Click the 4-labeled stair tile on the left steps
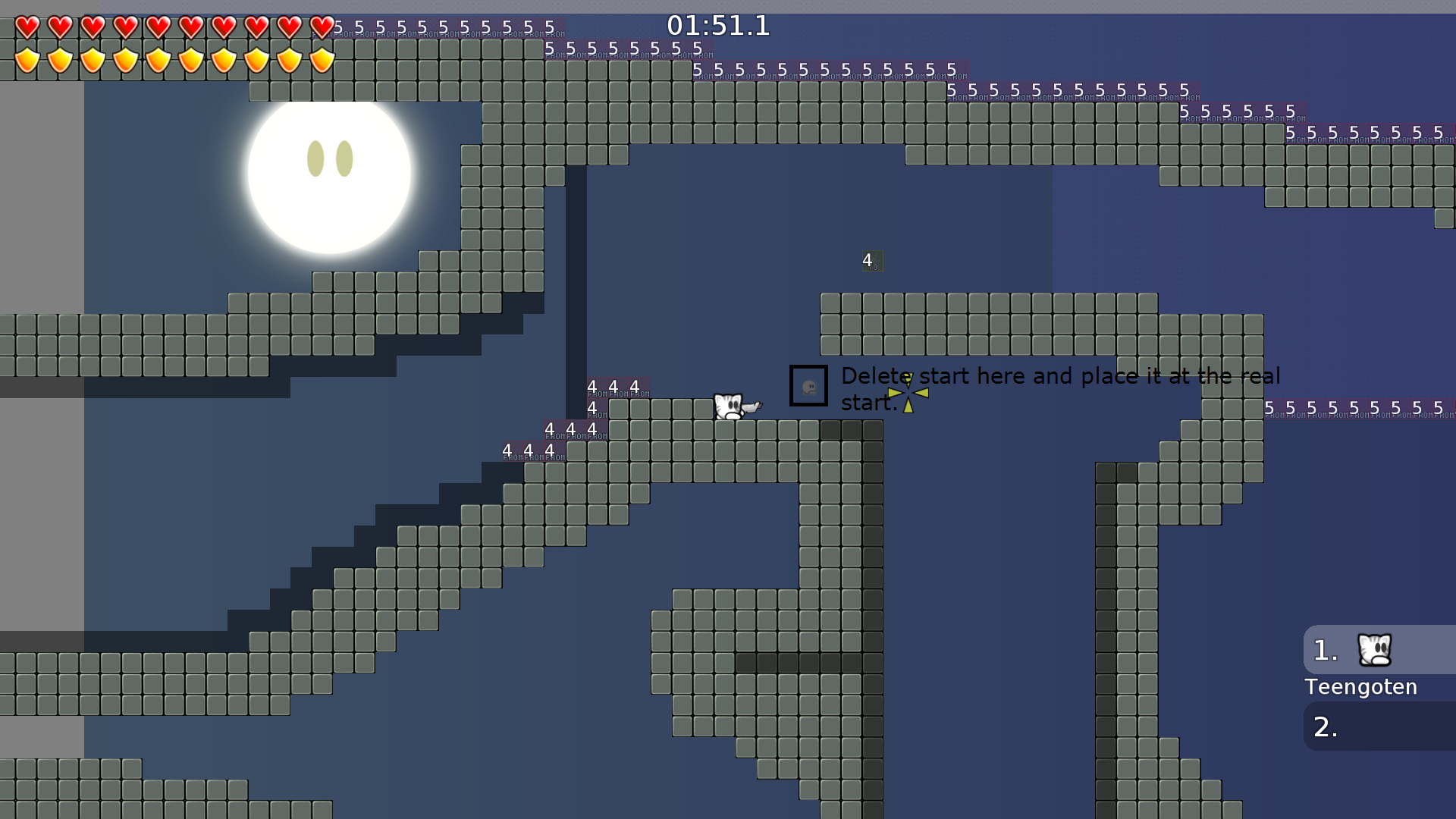This screenshot has height=819, width=1456. click(x=507, y=450)
